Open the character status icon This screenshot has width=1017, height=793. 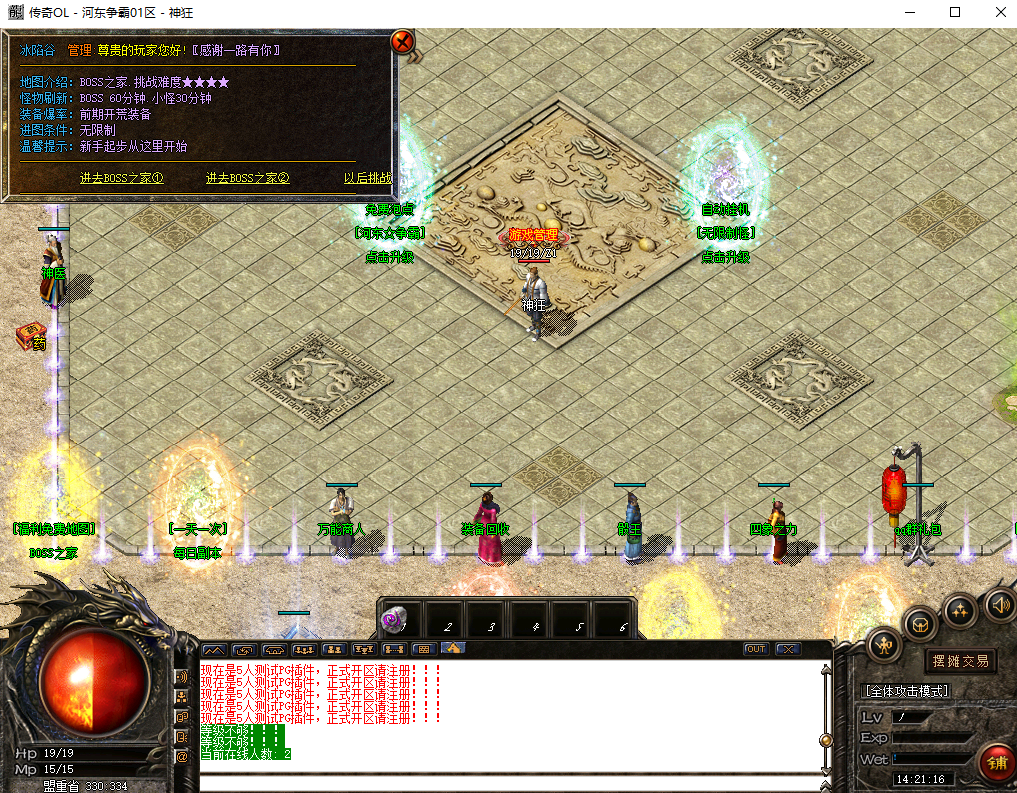pos(885,645)
